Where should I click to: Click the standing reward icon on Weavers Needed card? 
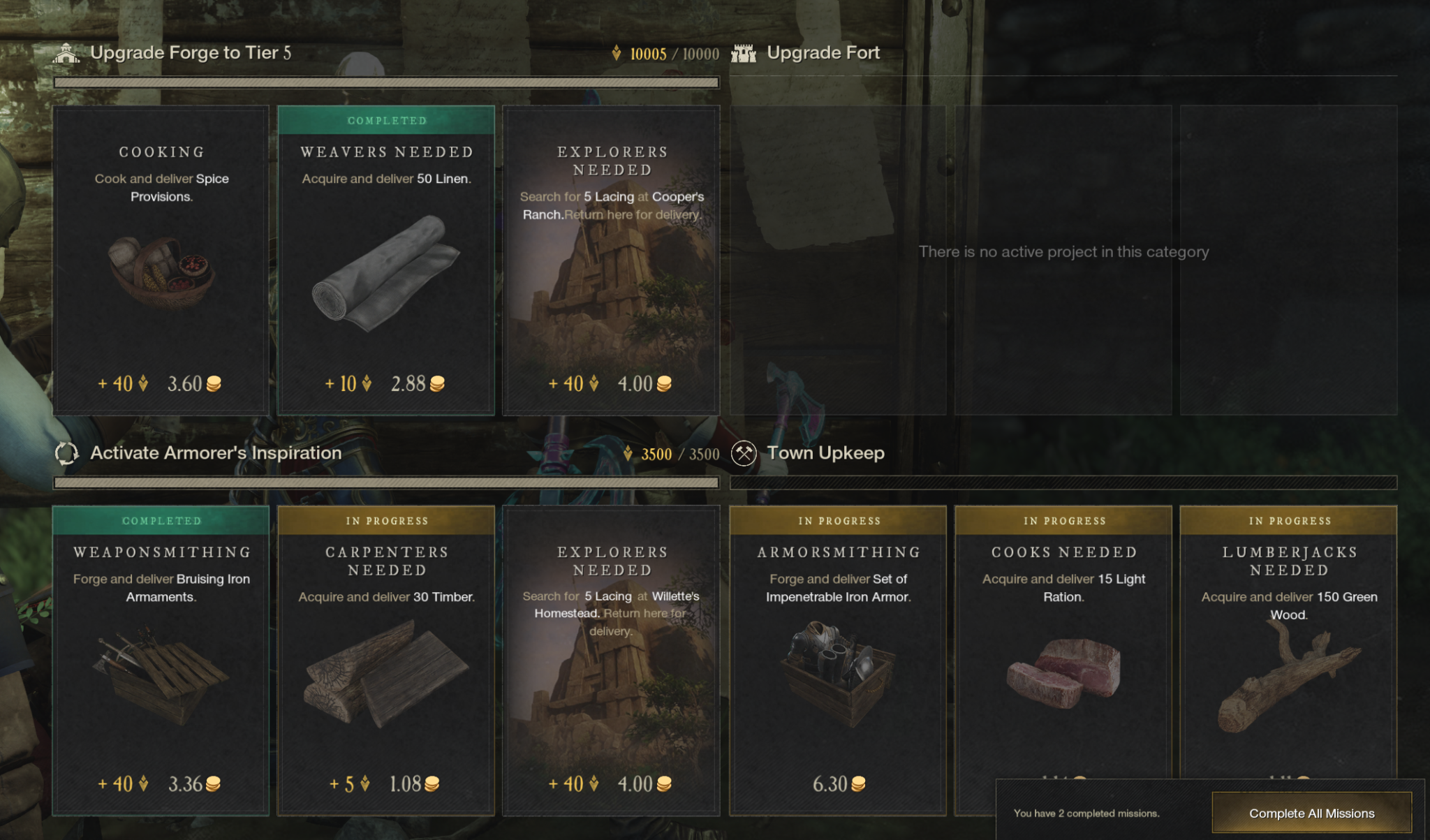(366, 383)
